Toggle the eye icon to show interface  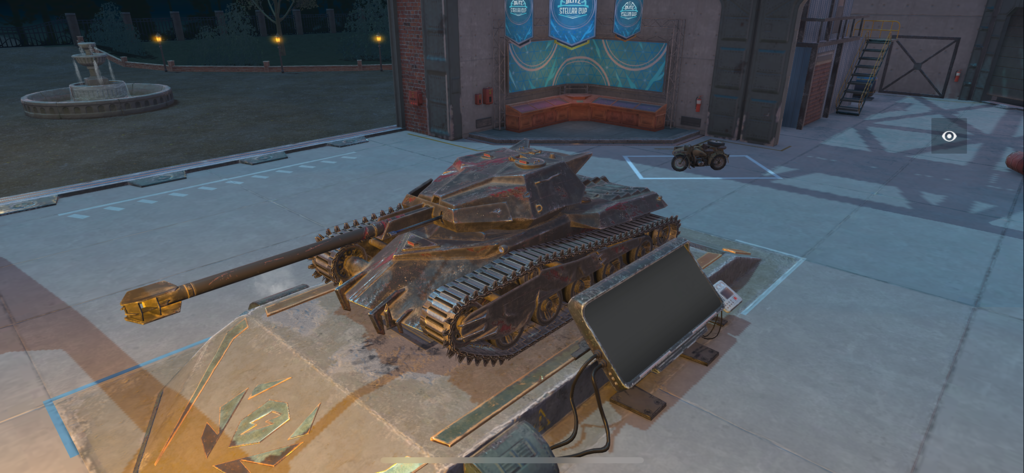point(948,135)
